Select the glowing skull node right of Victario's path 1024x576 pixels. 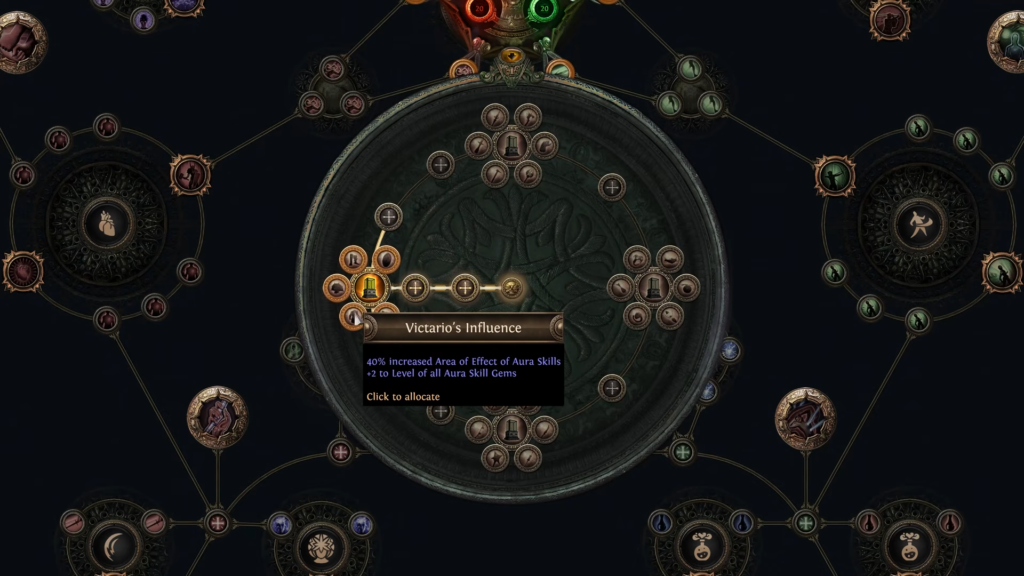(x=512, y=288)
